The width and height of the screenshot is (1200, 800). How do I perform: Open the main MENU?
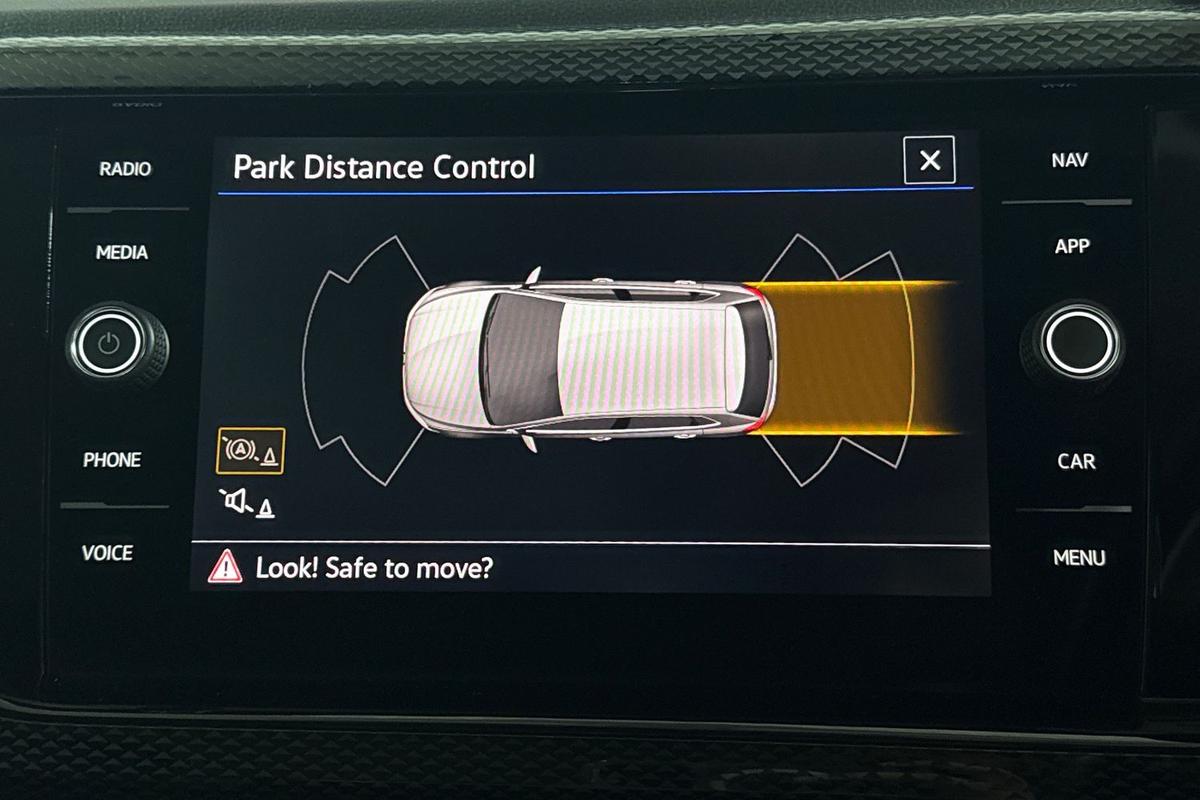pos(1079,558)
